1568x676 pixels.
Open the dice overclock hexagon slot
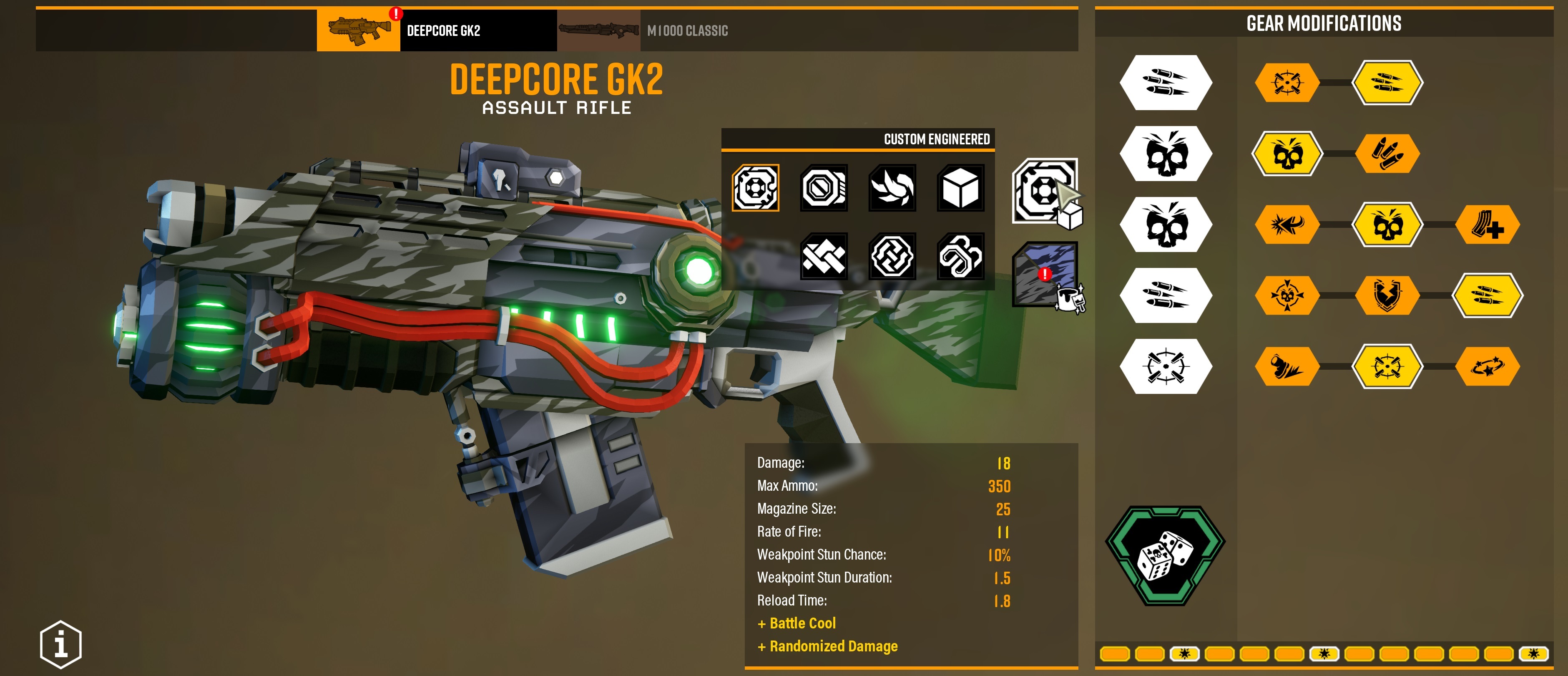1165,555
